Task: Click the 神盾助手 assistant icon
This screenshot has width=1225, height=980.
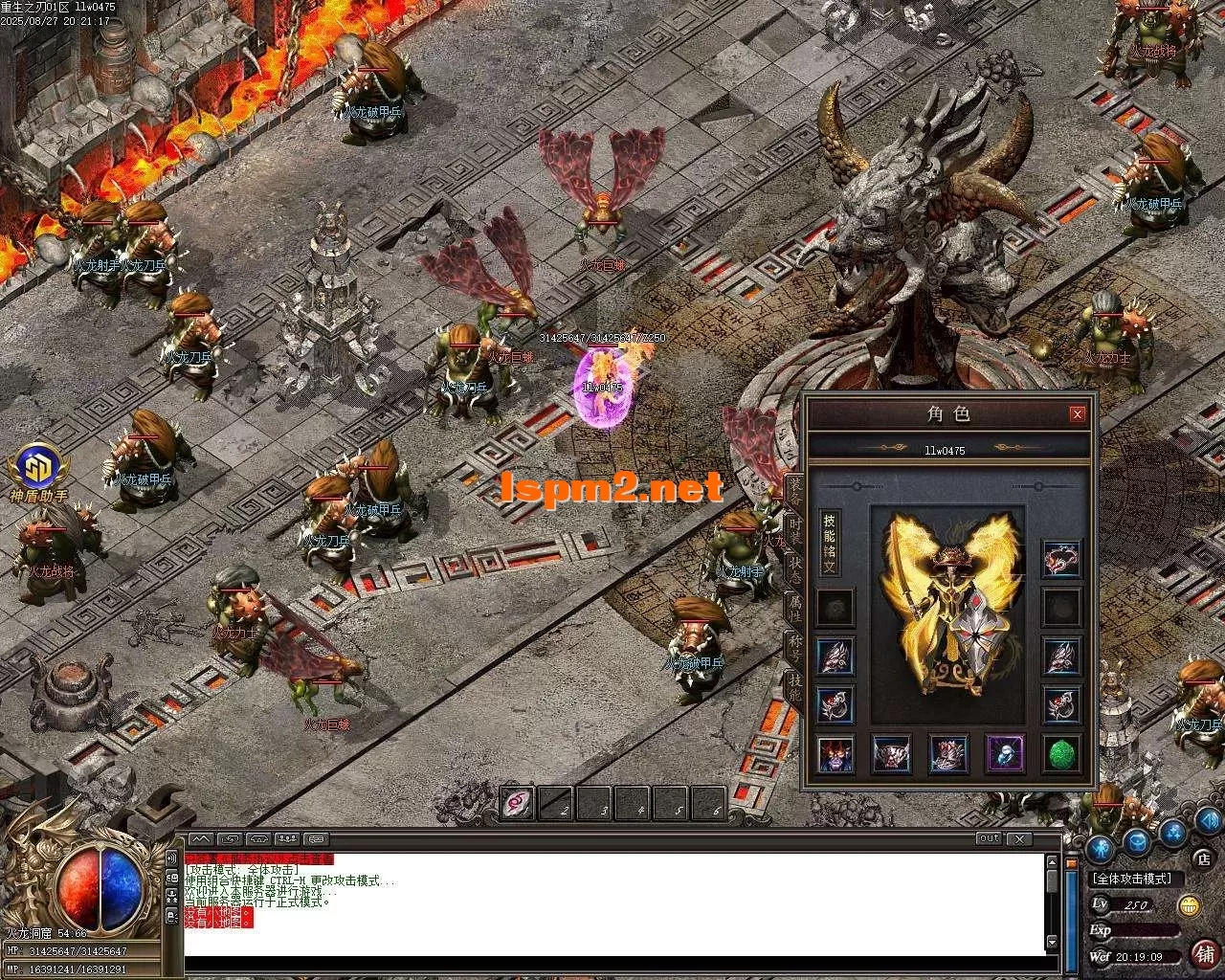Action: 38,471
